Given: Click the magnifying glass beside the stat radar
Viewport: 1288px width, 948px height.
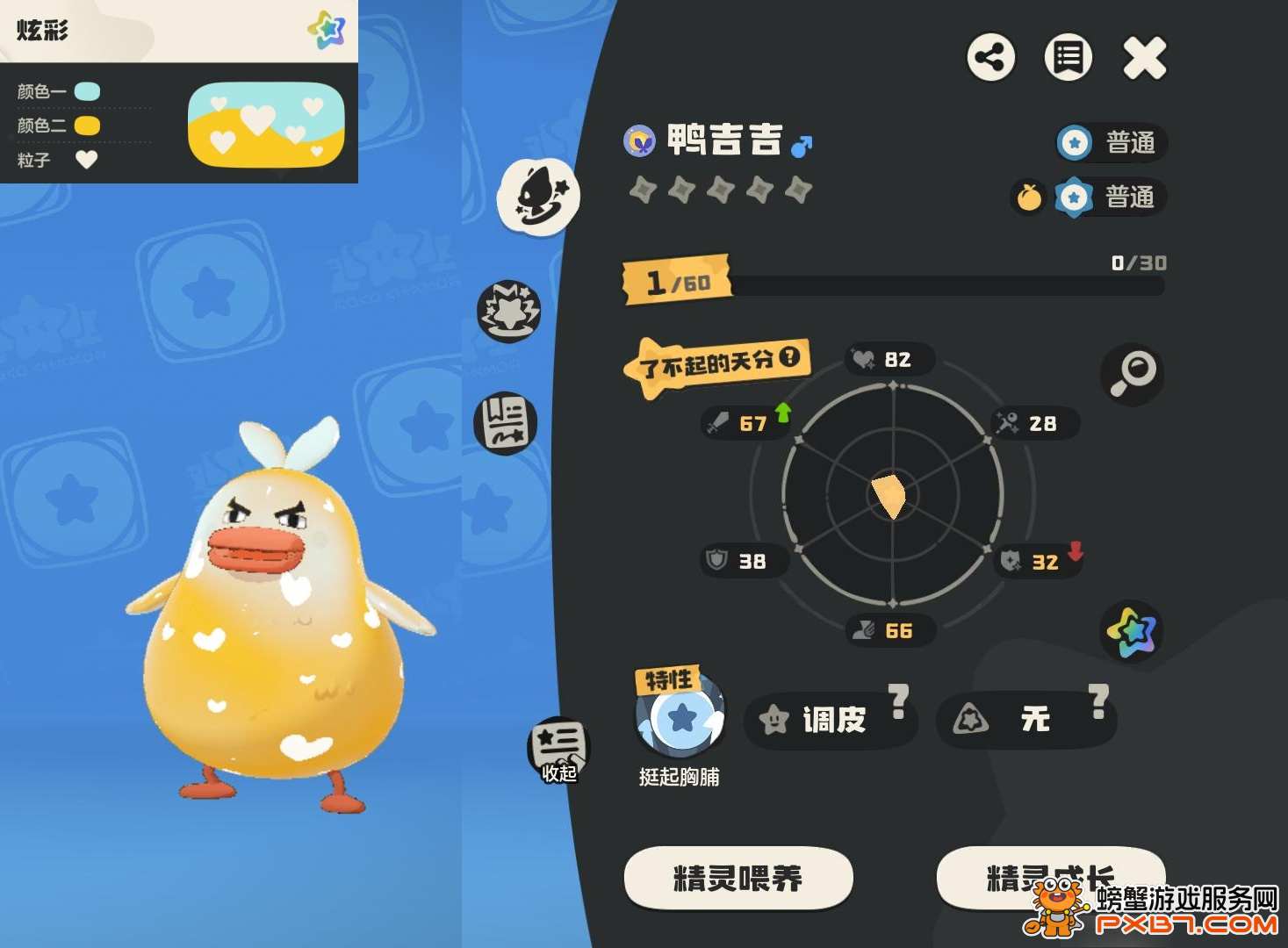Looking at the screenshot, I should (x=1133, y=375).
